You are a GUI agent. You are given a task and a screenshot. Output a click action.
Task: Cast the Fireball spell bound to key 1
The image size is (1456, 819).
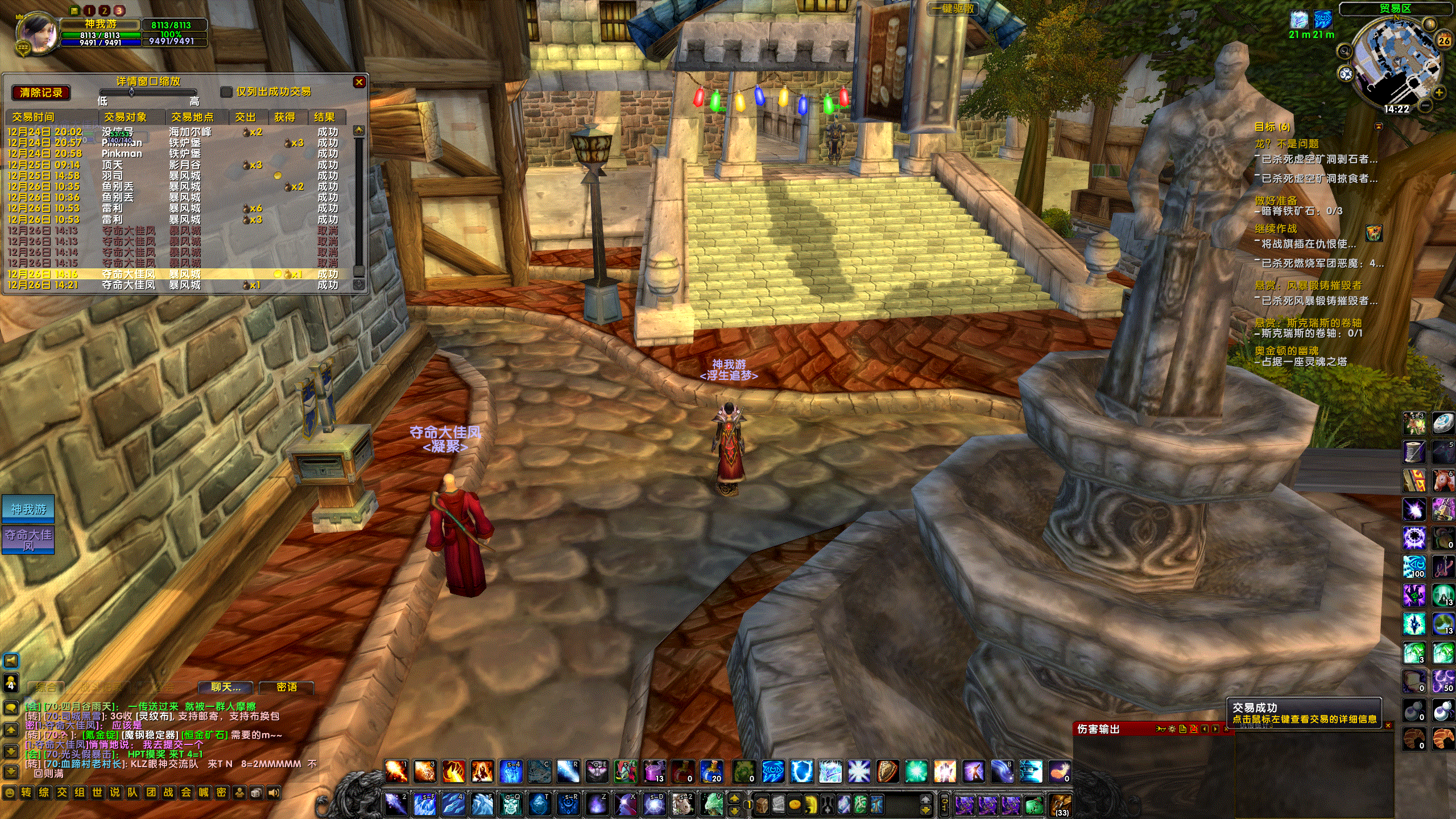click(396, 772)
